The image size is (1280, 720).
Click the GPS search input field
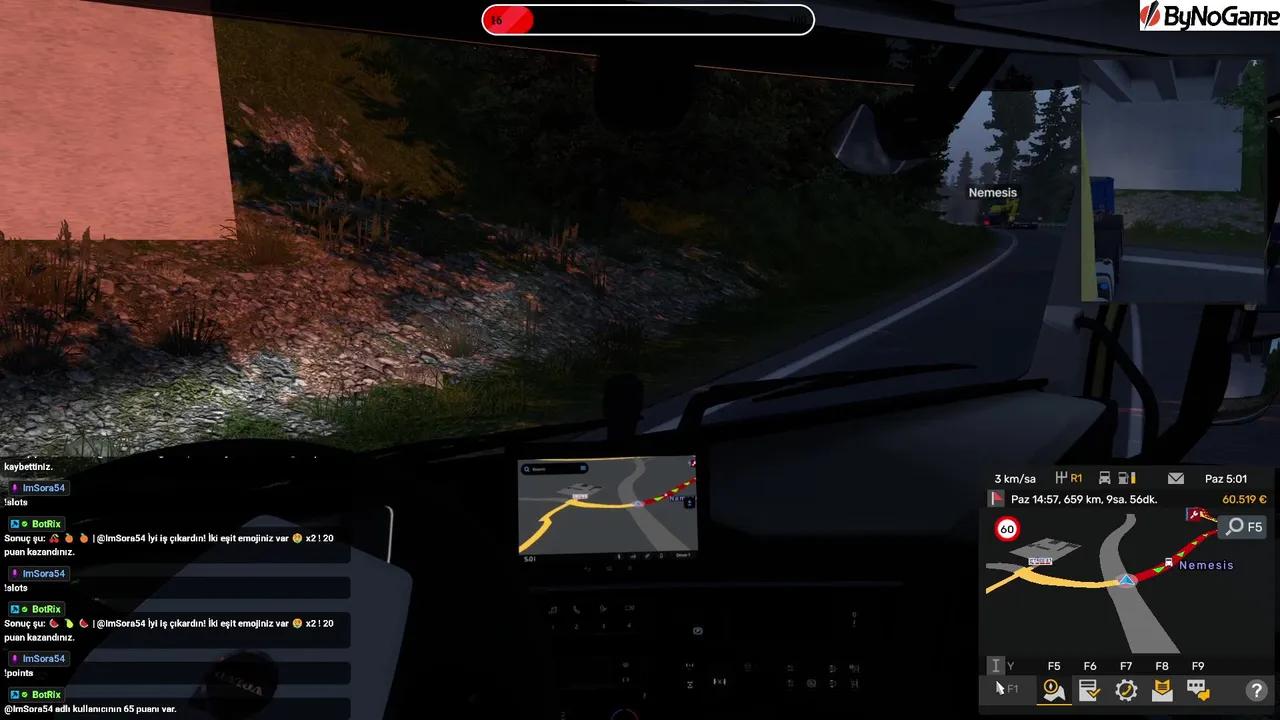point(552,469)
